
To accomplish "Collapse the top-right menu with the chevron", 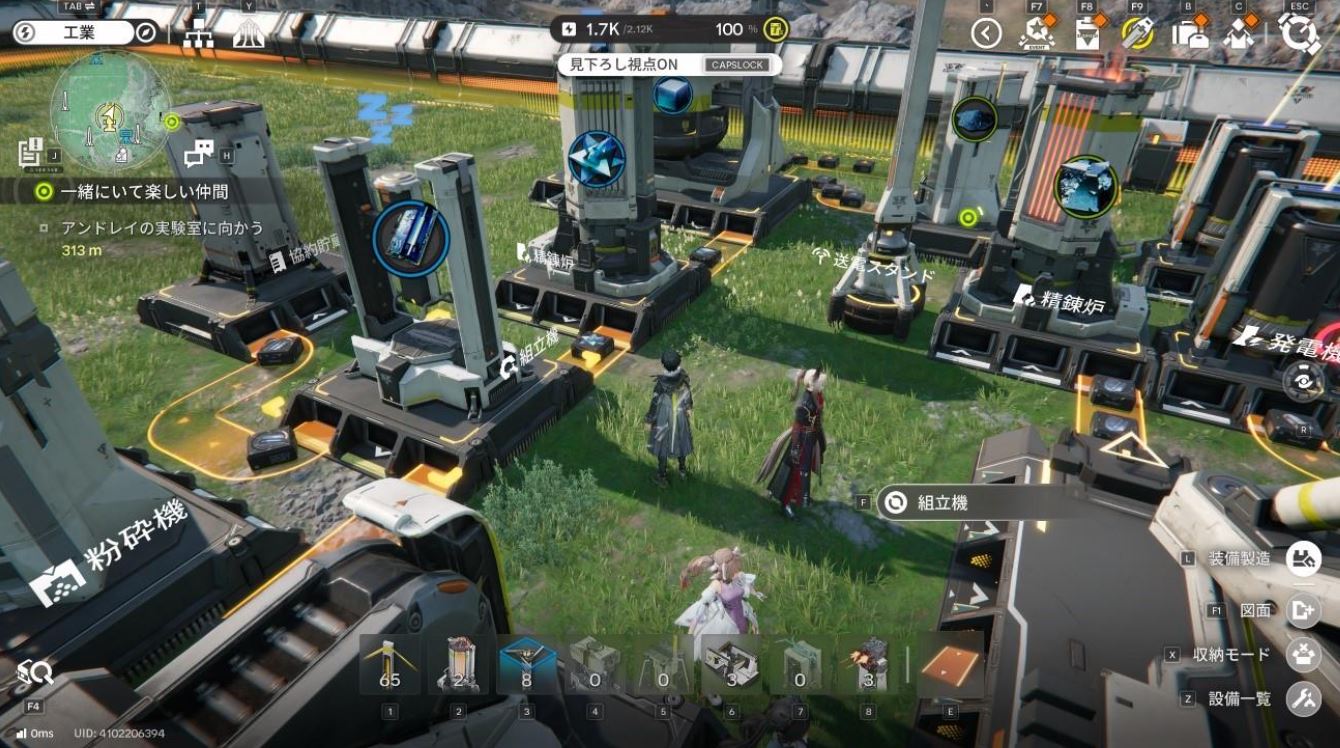I will (x=985, y=33).
